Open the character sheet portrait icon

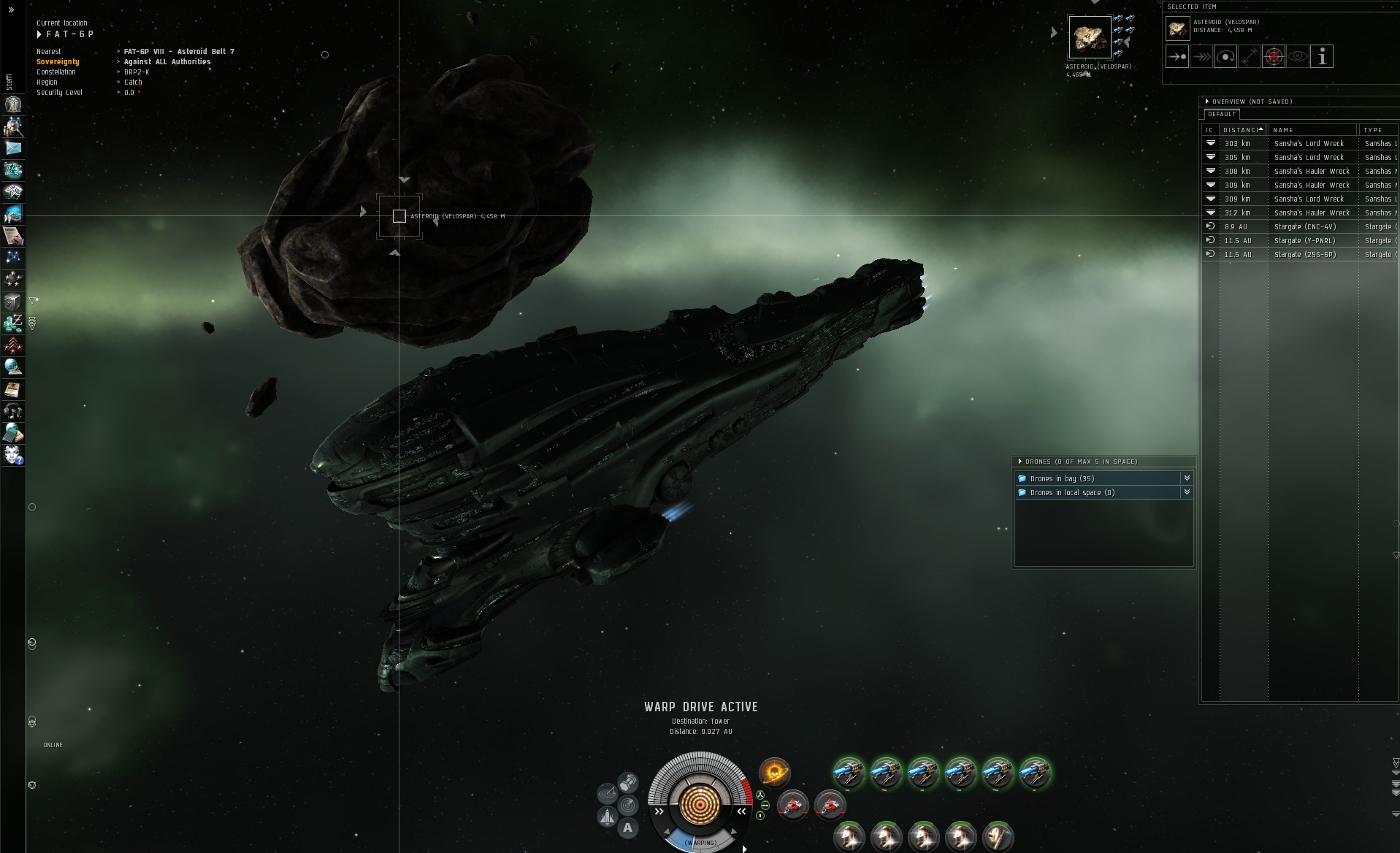(13, 104)
